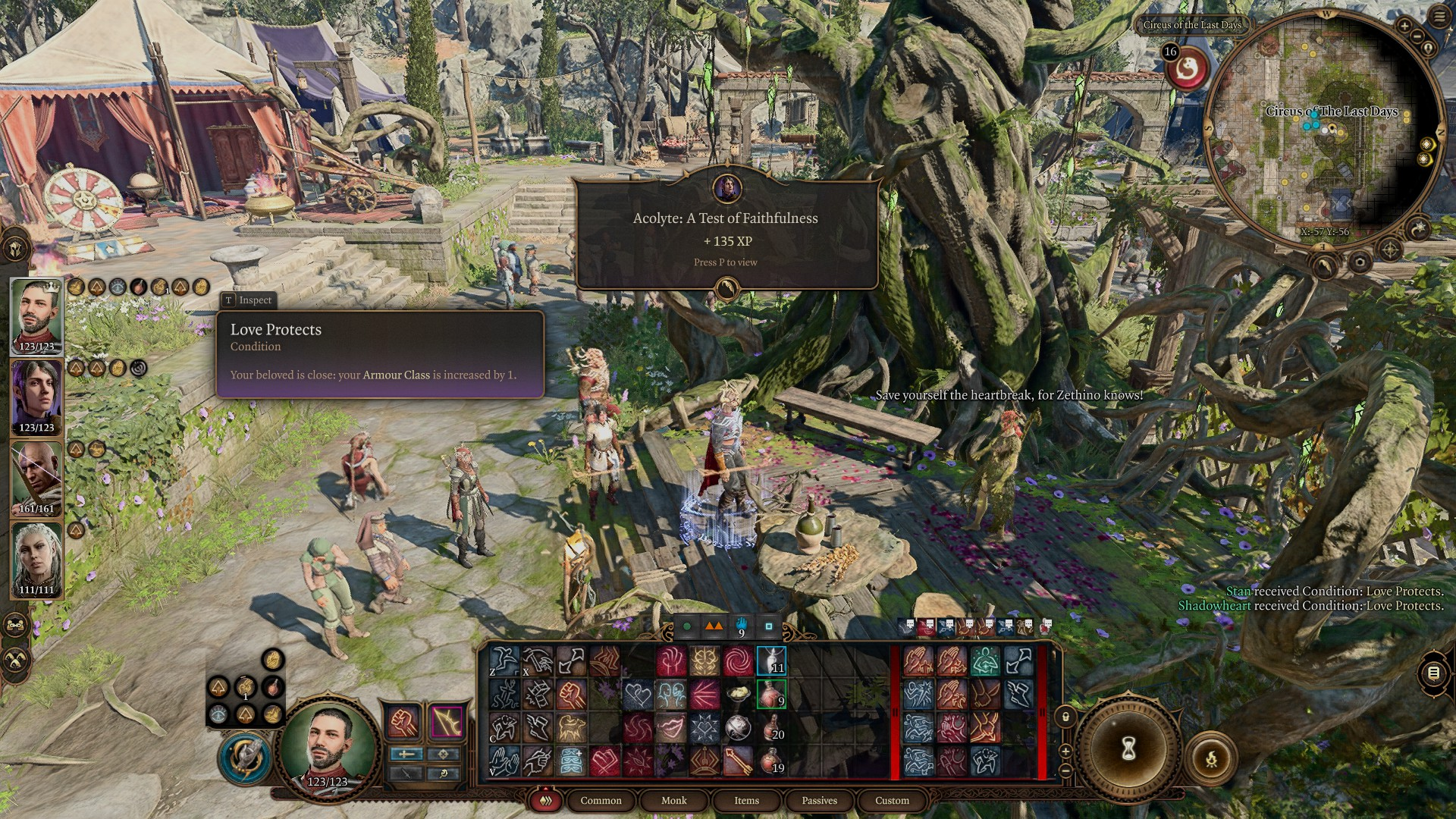Viewport: 1456px width, 819px height.
Task: Use the potion stack showing 11
Action: (771, 661)
